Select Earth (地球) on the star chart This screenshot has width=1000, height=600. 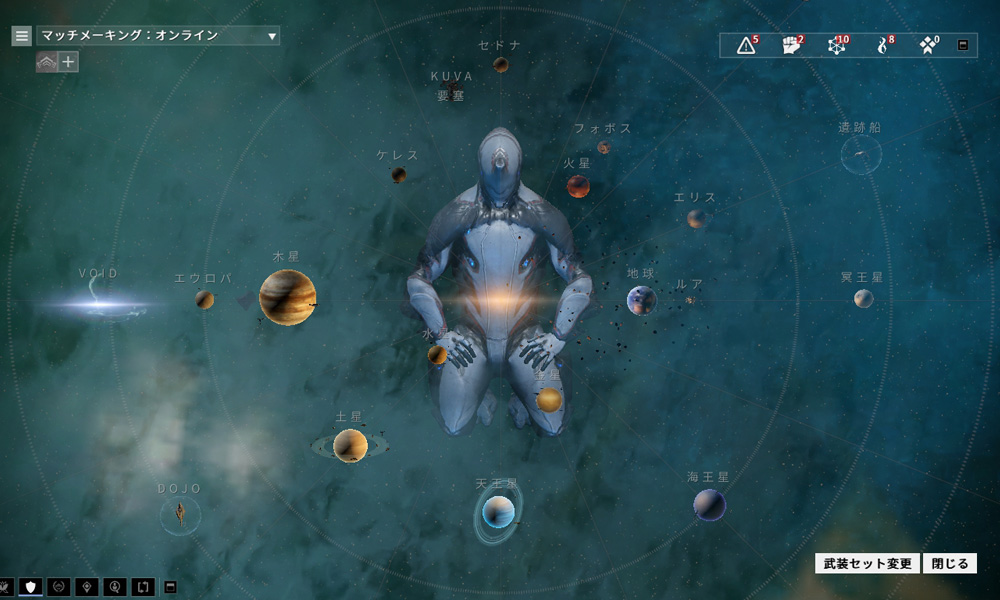tap(641, 300)
